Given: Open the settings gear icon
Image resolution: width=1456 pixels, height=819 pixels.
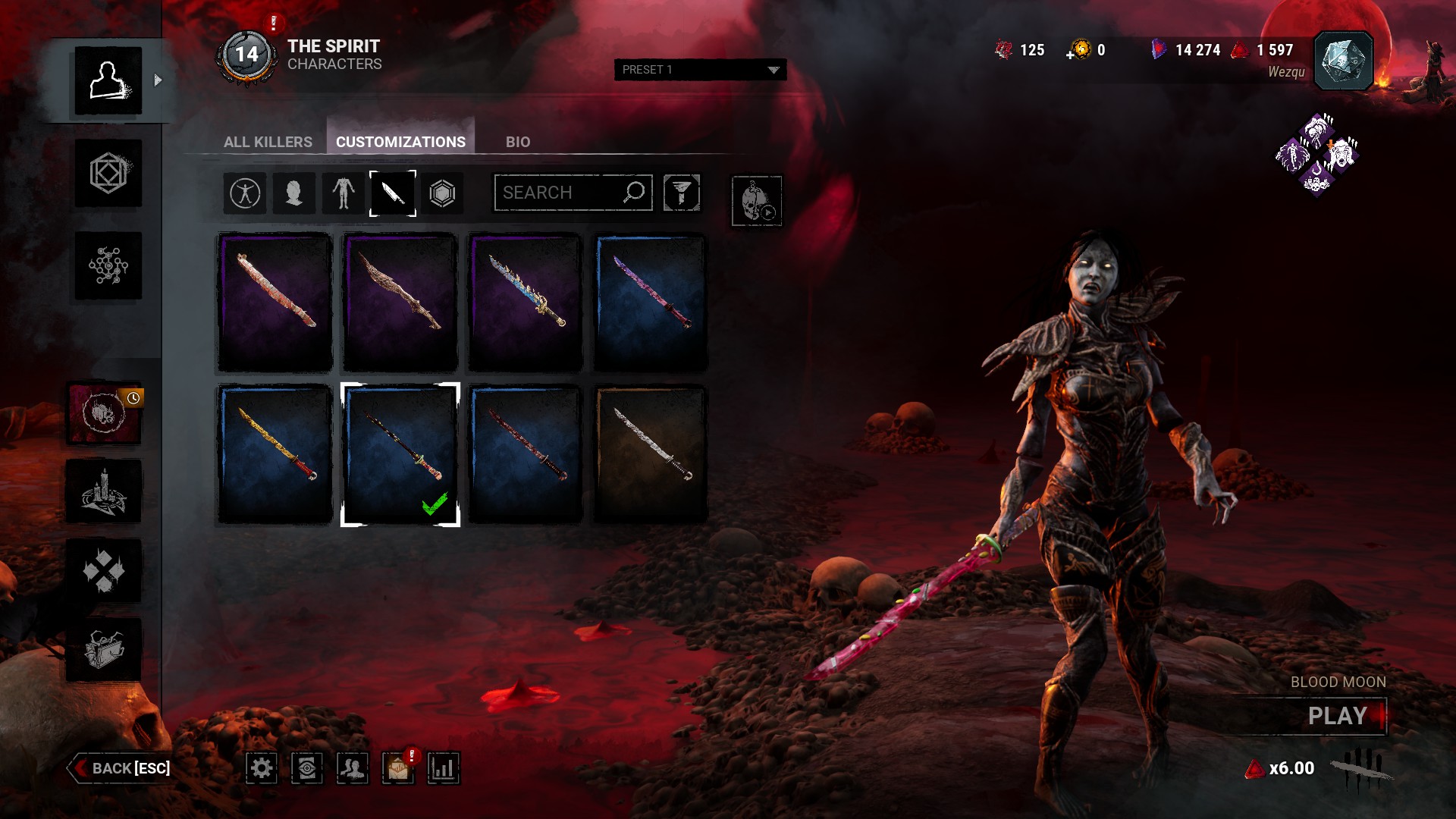Looking at the screenshot, I should click(x=262, y=768).
